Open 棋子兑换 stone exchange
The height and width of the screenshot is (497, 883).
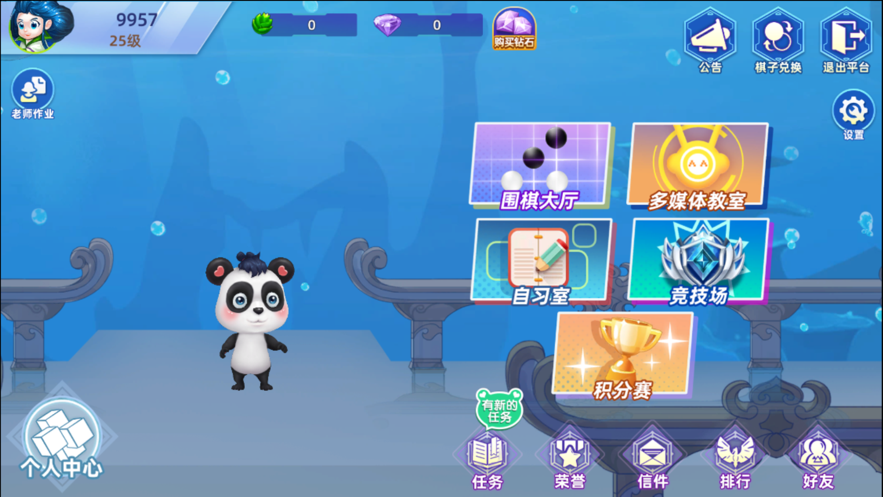[778, 40]
